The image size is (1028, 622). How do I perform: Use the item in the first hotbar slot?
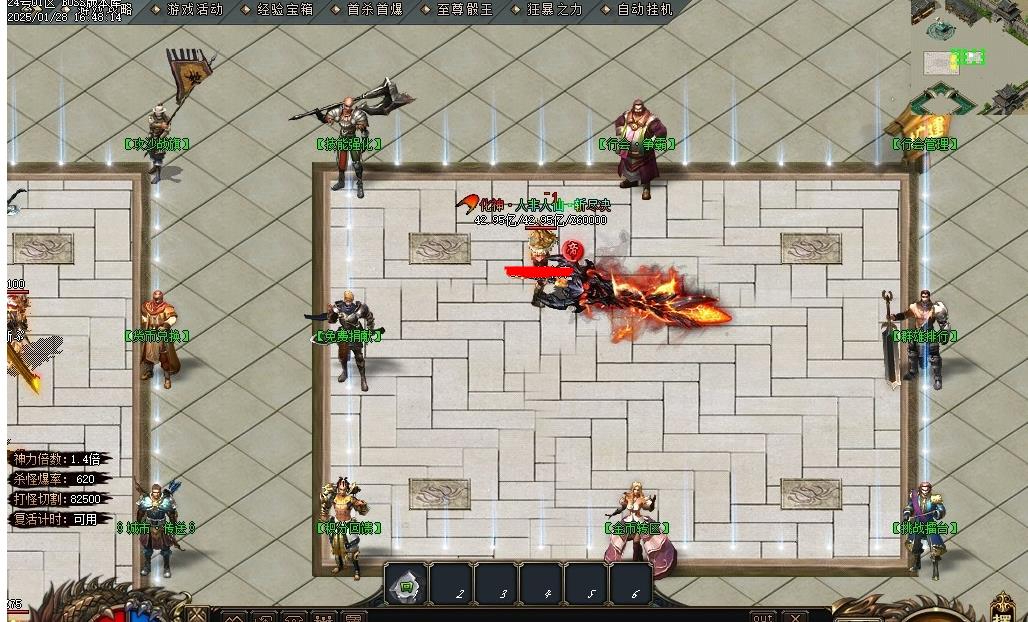(x=406, y=586)
